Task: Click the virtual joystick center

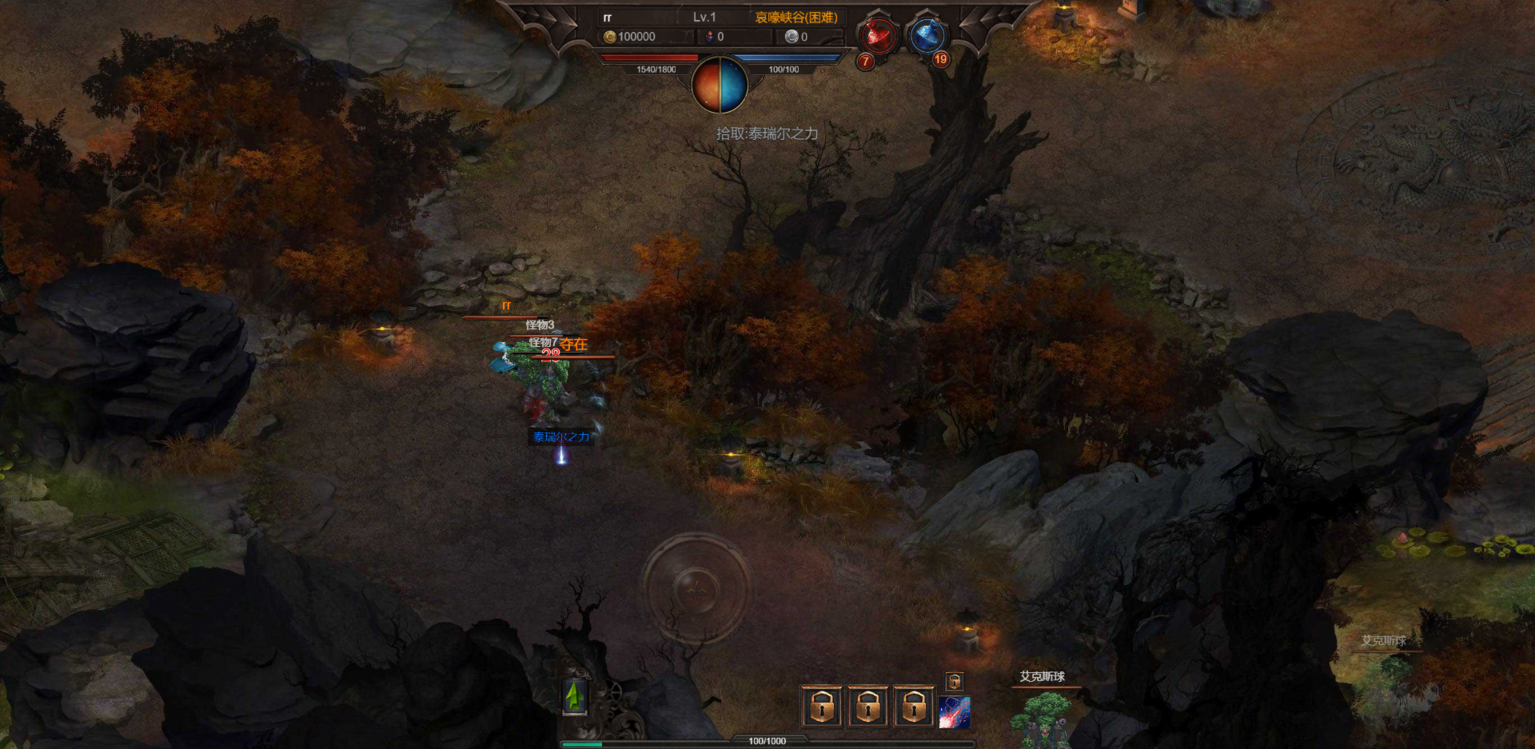Action: (x=696, y=587)
